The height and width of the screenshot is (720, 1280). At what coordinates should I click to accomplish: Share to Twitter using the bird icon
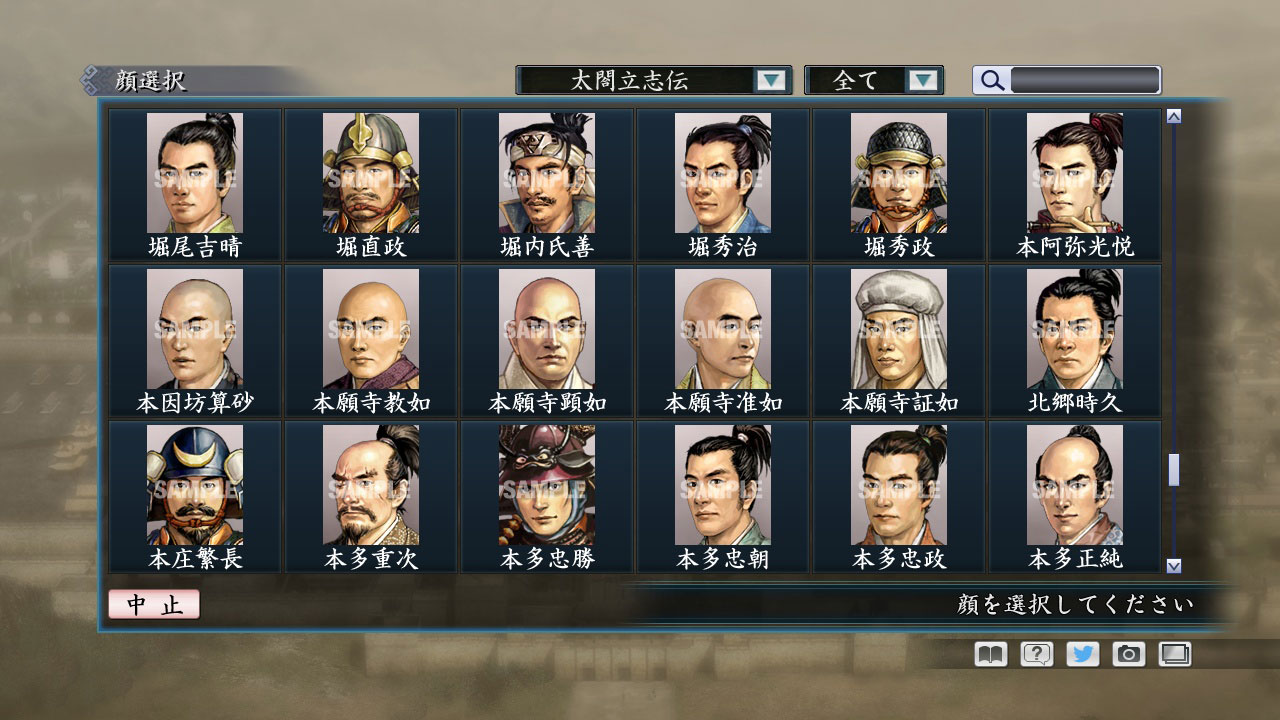(x=1083, y=654)
